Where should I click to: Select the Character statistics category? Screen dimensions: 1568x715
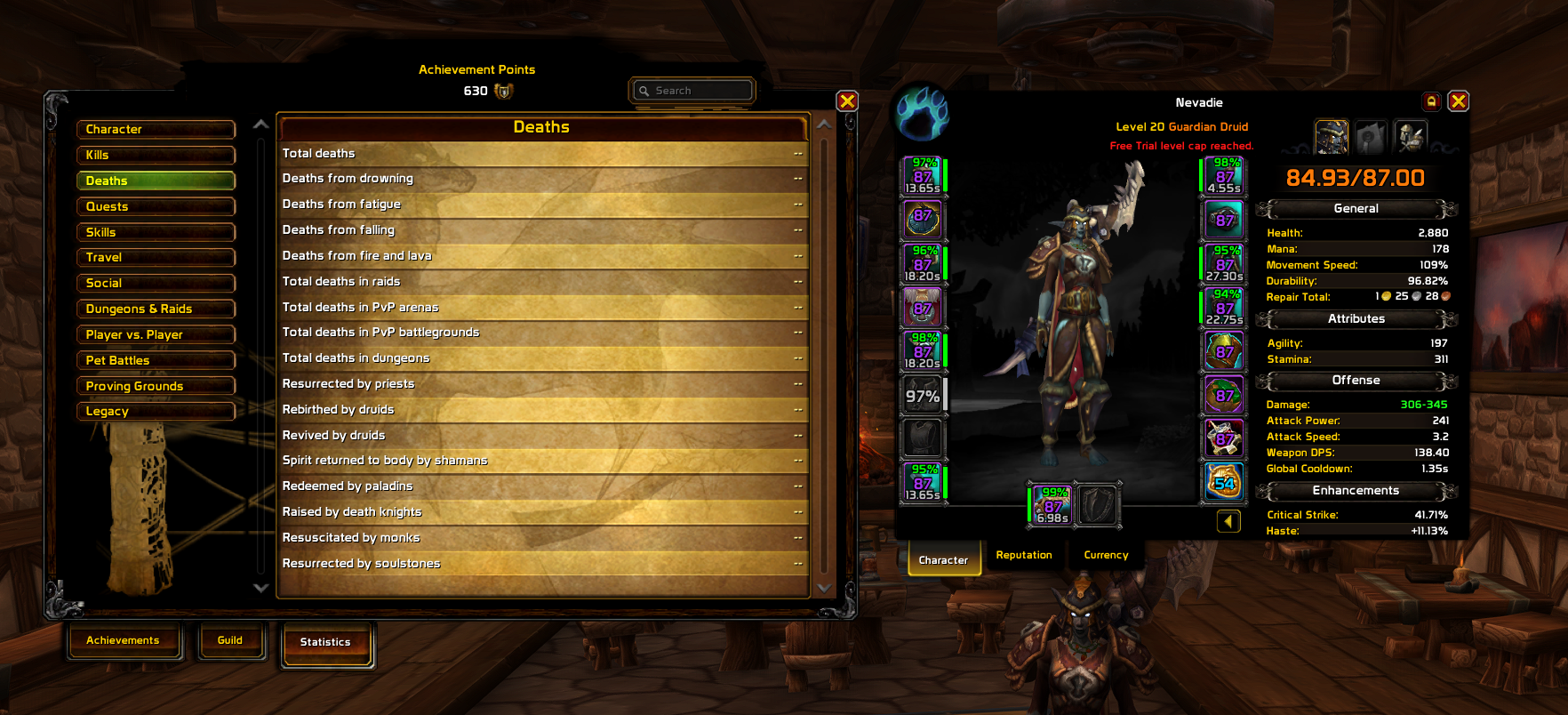(x=156, y=130)
